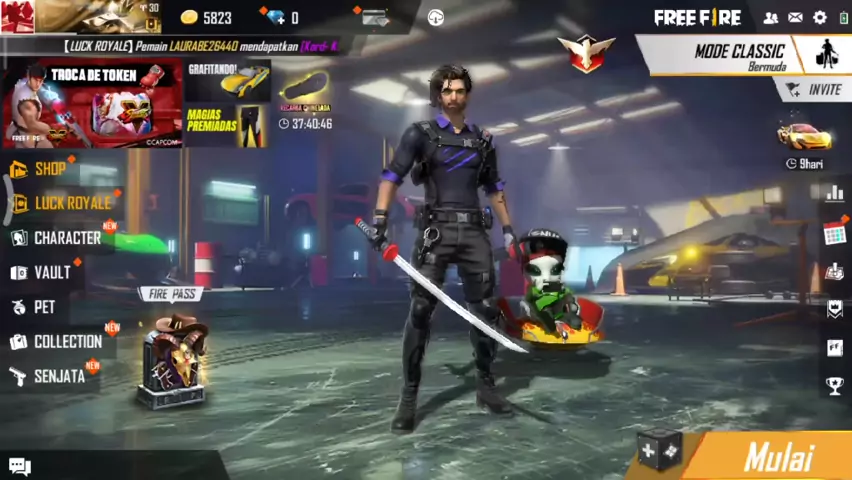Change the Mode Classic Bermuda selection

(x=740, y=56)
